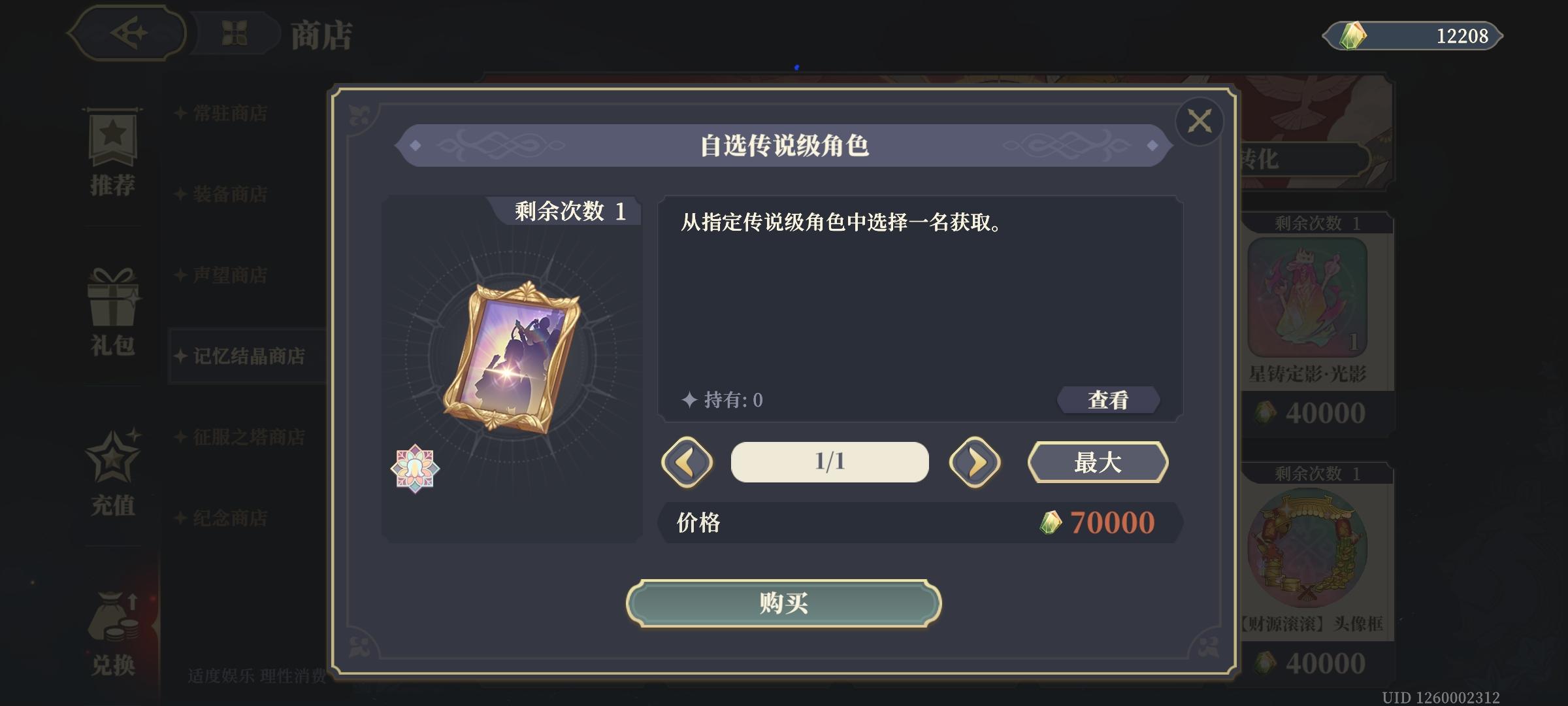1568x706 pixels.
Task: Open the 装备商店 category
Action: [229, 195]
